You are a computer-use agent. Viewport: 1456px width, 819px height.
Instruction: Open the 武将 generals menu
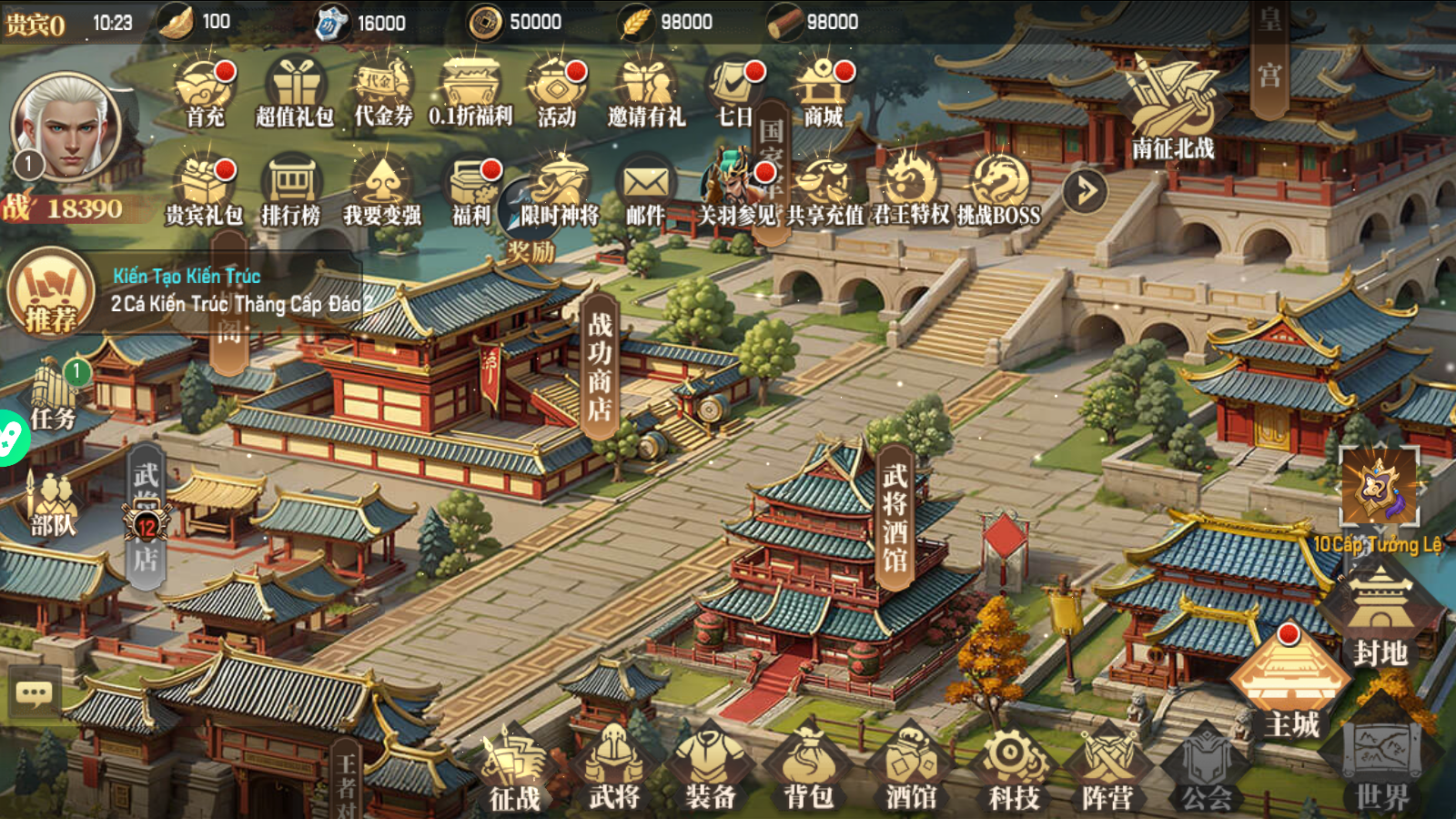click(x=614, y=773)
